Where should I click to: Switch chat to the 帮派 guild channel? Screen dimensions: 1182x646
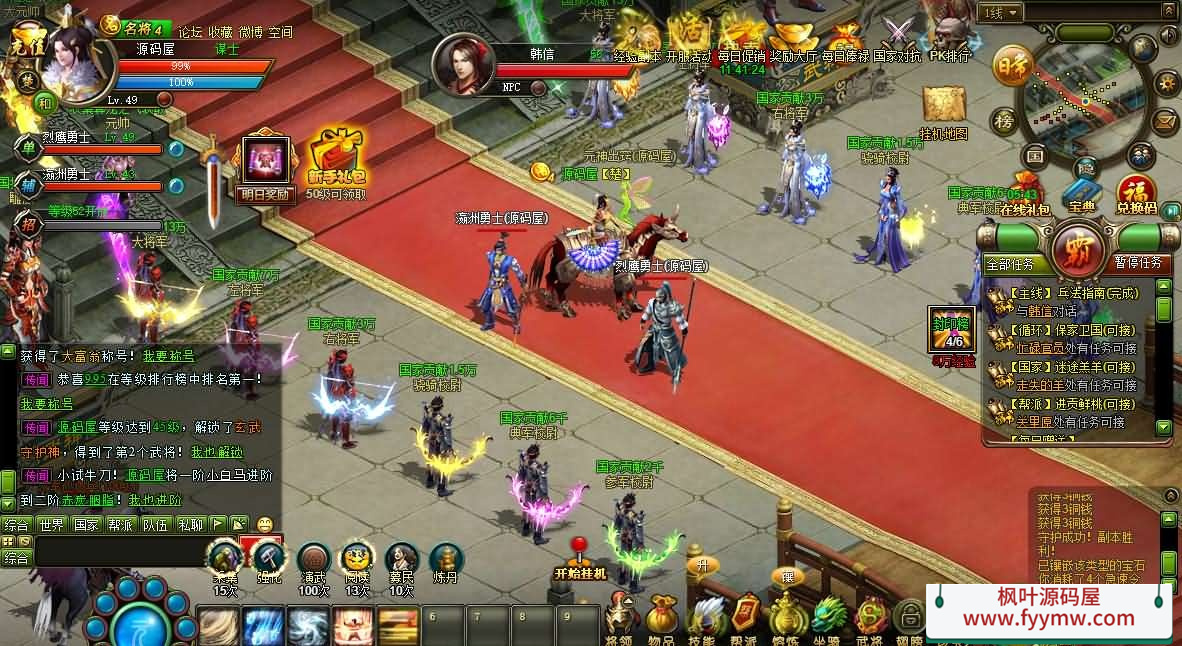tap(121, 524)
